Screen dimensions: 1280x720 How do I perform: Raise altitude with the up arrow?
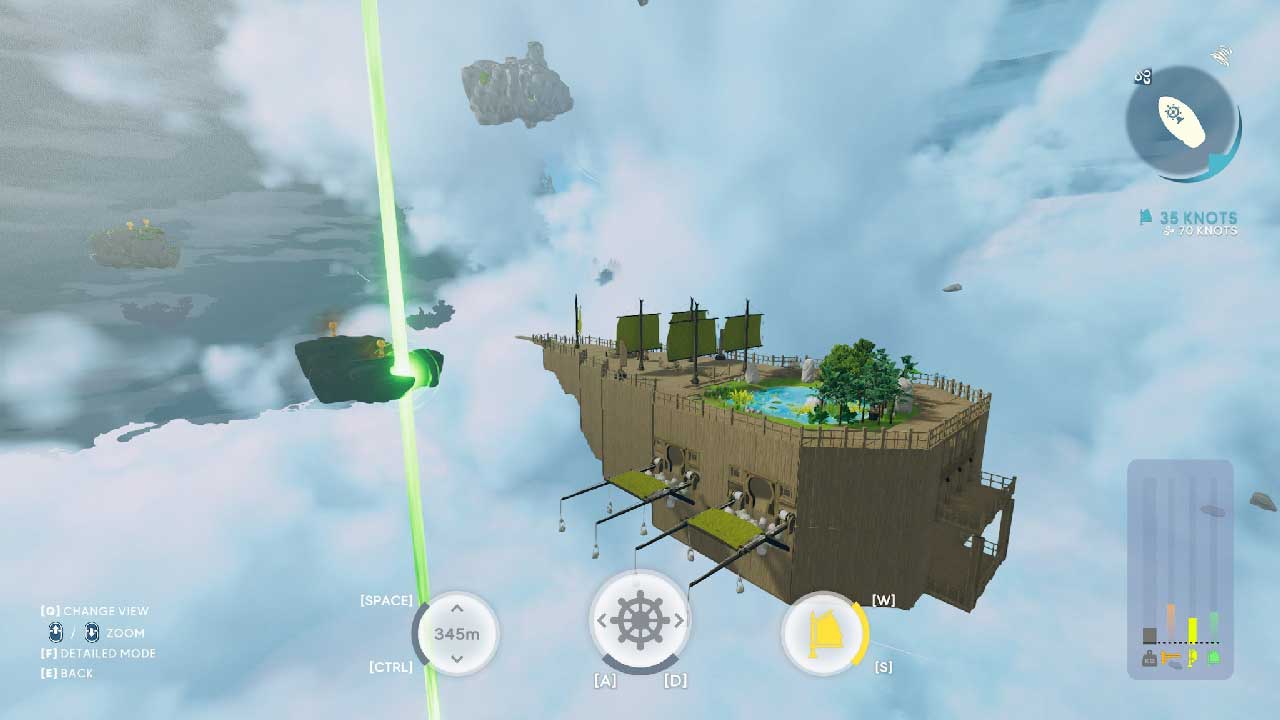pyautogui.click(x=457, y=608)
